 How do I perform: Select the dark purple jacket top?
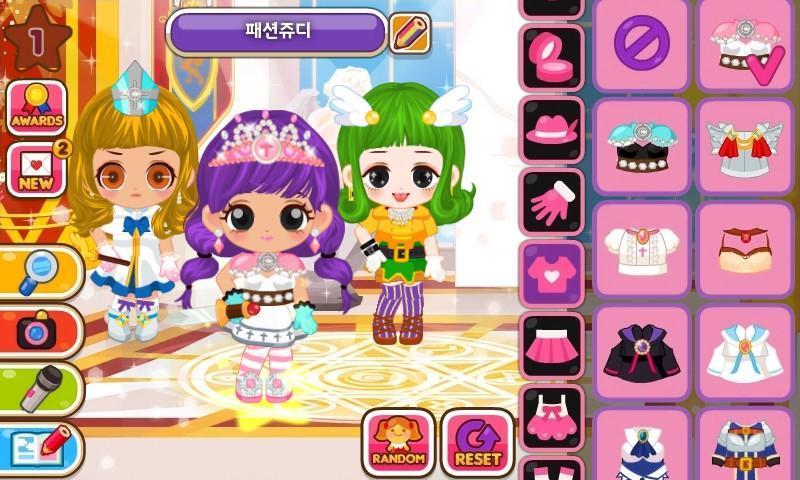click(x=641, y=352)
